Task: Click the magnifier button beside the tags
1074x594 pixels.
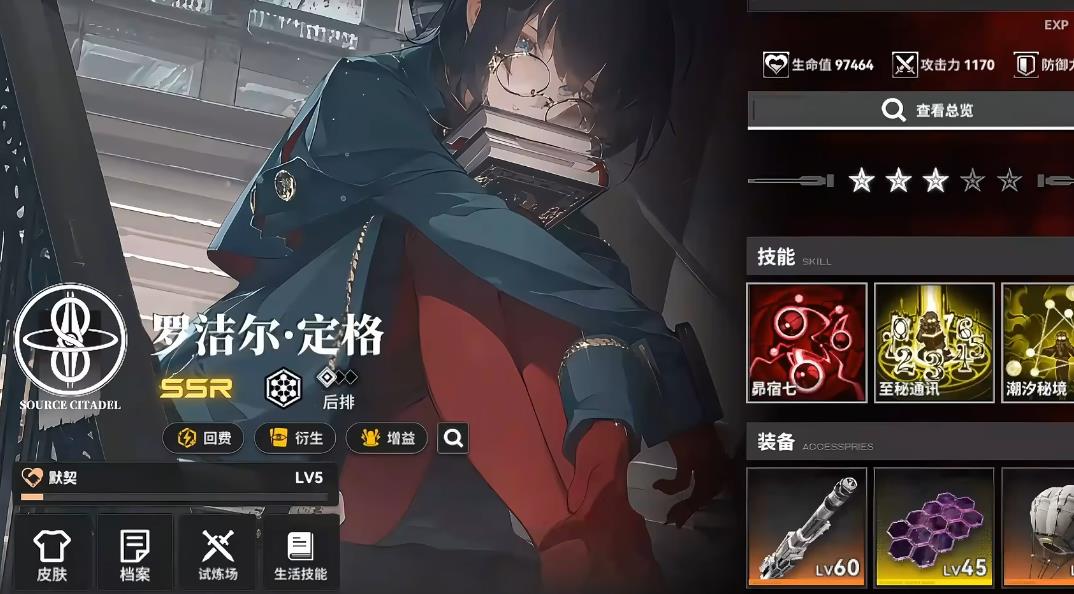Action: coord(453,438)
